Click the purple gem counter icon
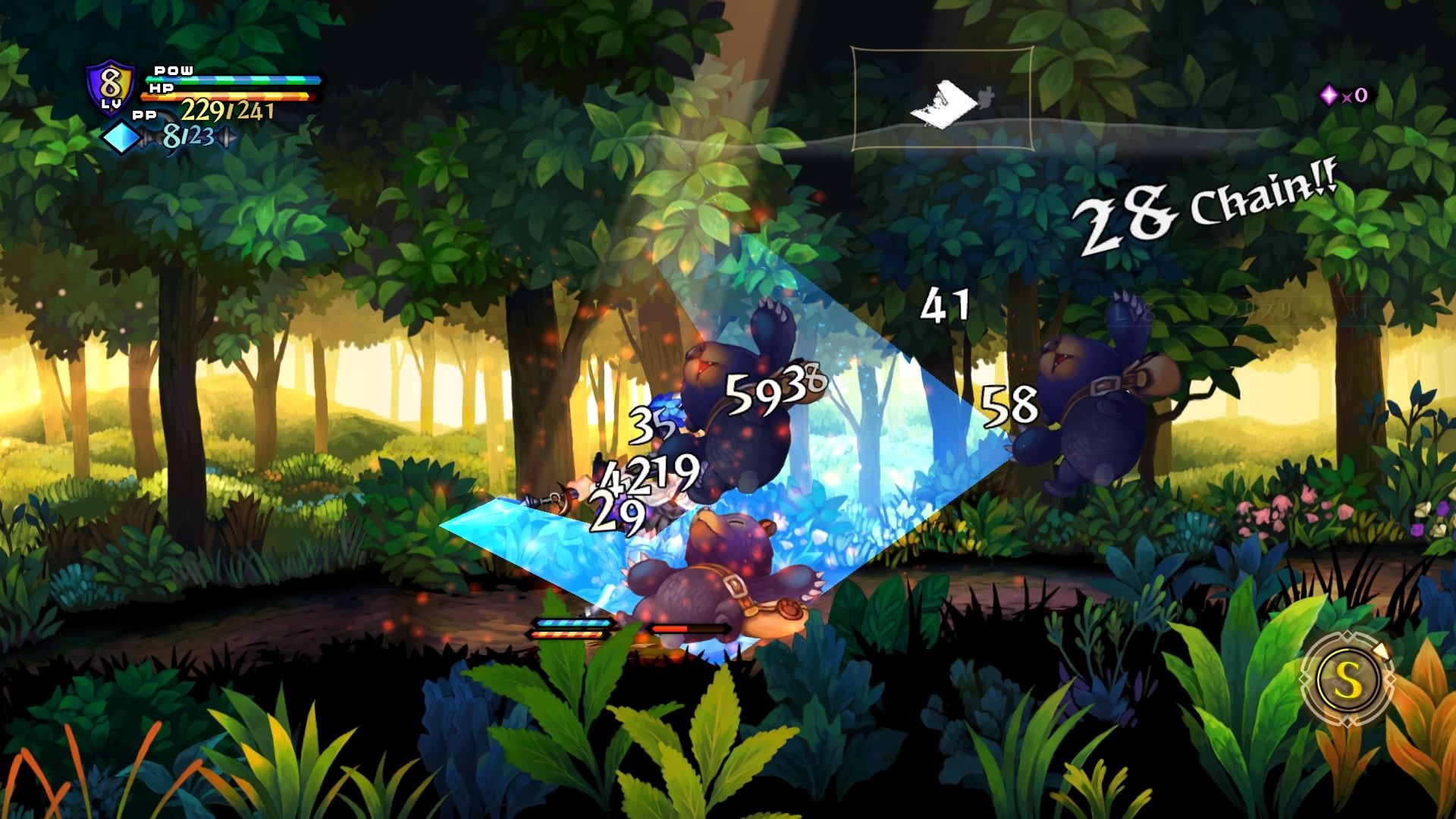Screen dimensions: 1456x819 coord(1329,95)
